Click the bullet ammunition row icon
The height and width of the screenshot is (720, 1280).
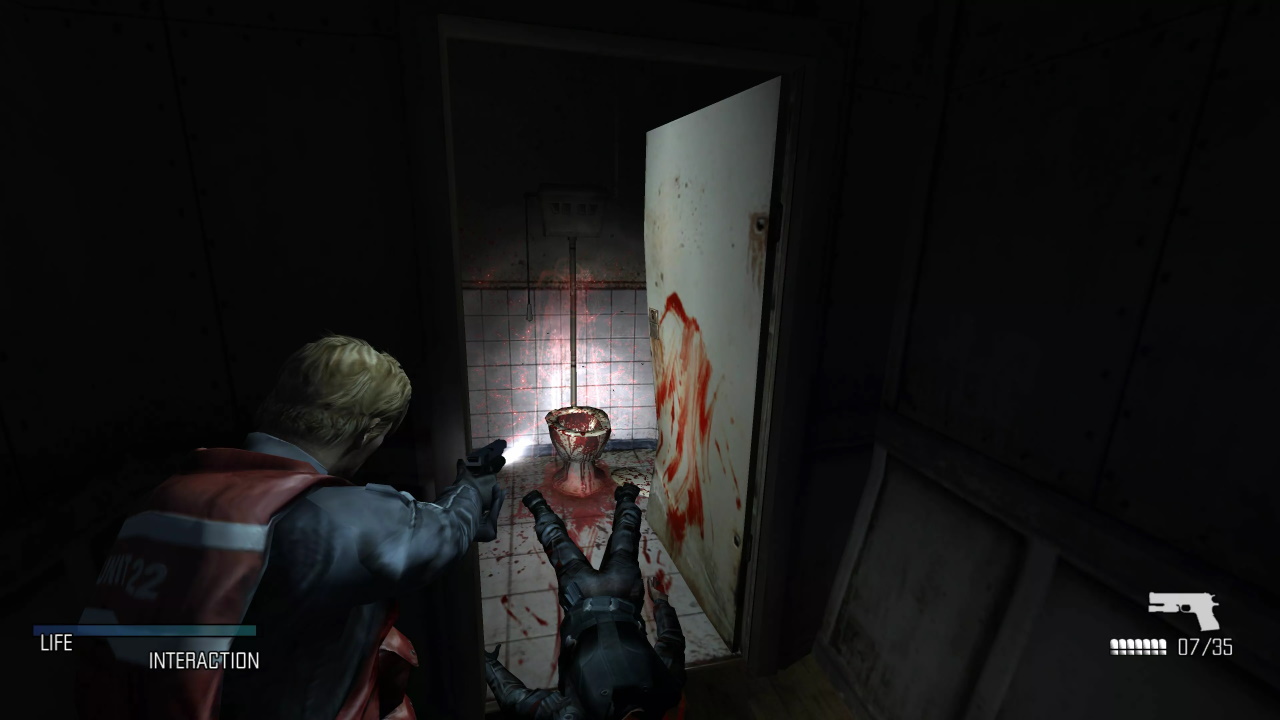click(1137, 646)
